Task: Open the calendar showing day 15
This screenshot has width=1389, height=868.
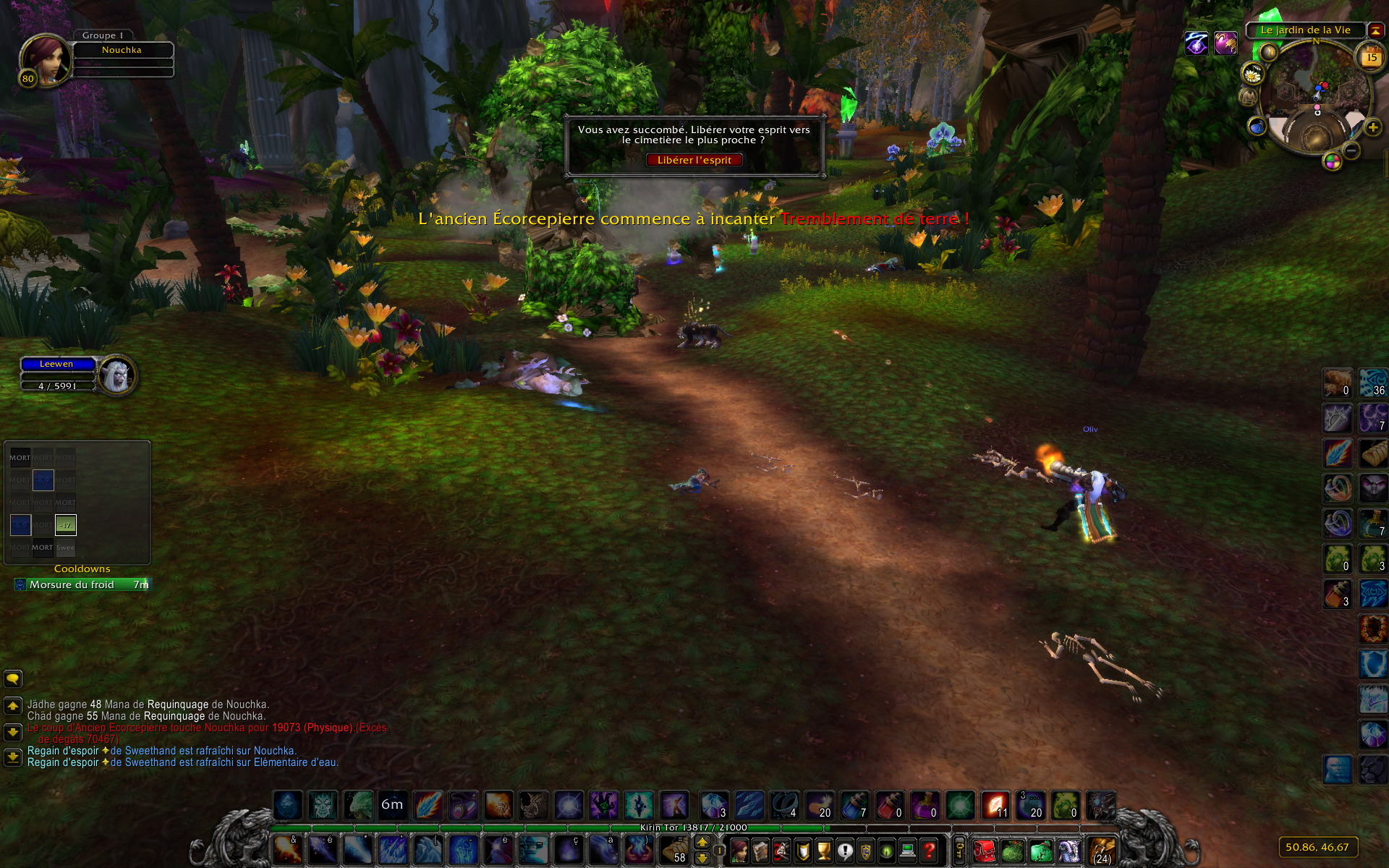Action: click(1371, 57)
